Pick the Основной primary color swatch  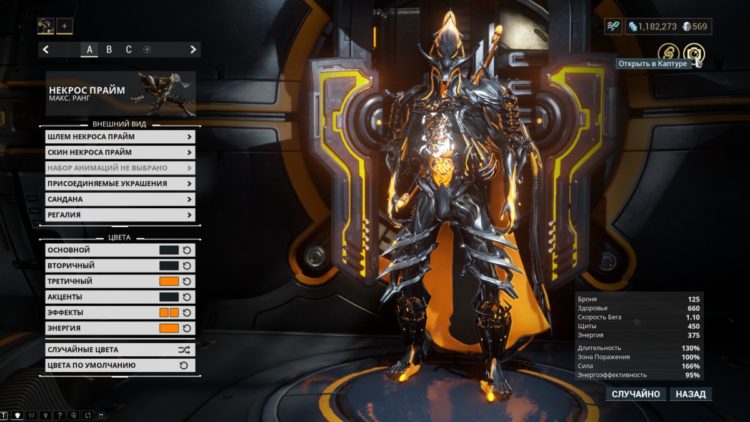(168, 250)
